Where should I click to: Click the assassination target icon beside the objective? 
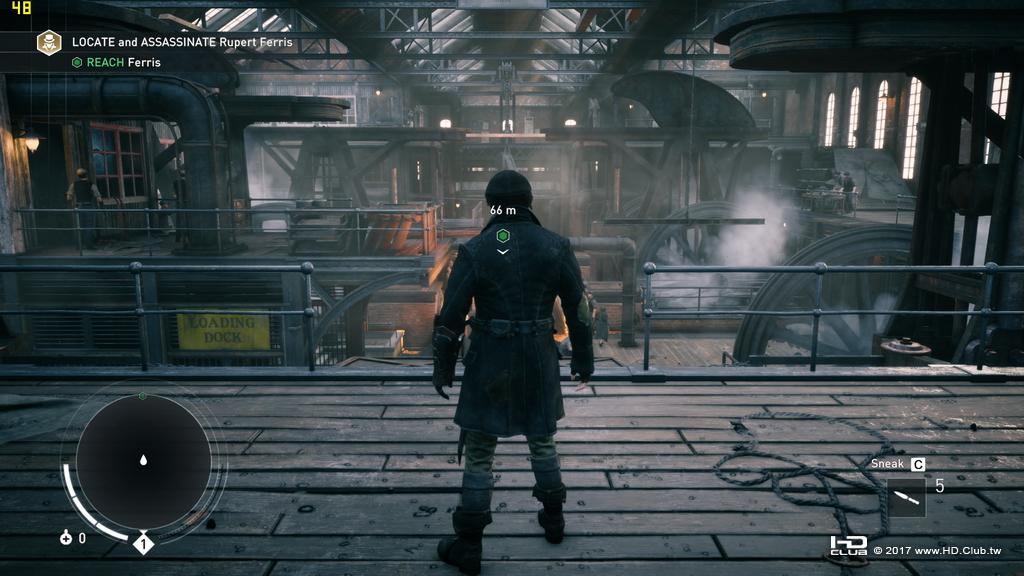click(x=49, y=42)
